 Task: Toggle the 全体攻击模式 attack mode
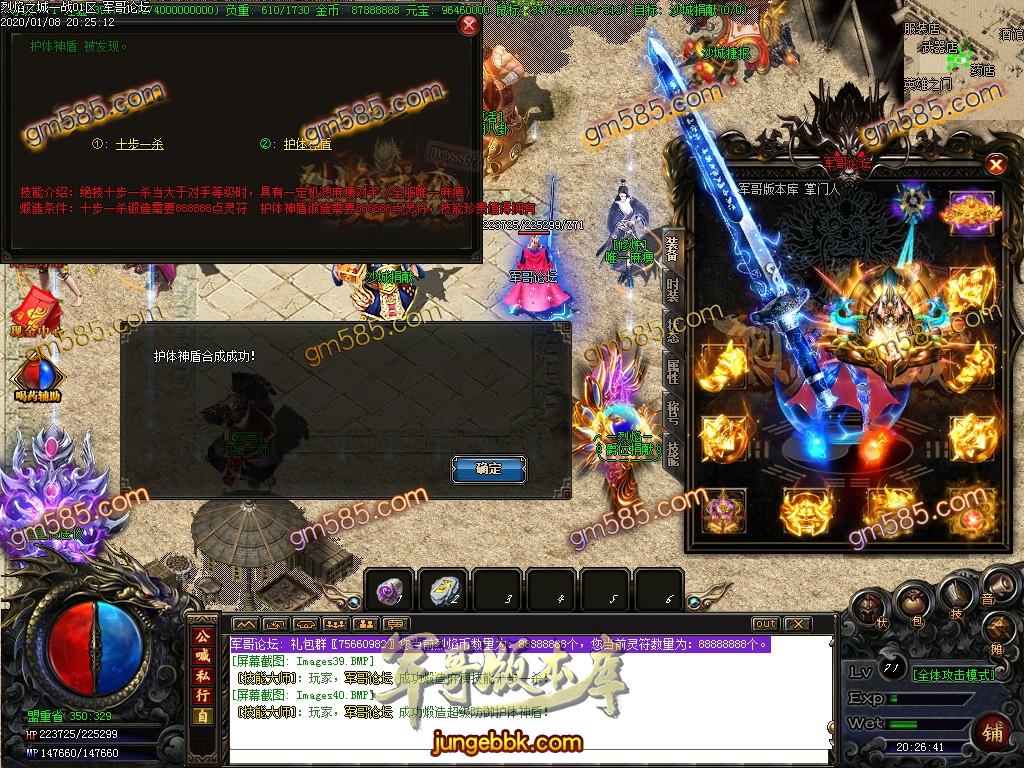pos(953,675)
